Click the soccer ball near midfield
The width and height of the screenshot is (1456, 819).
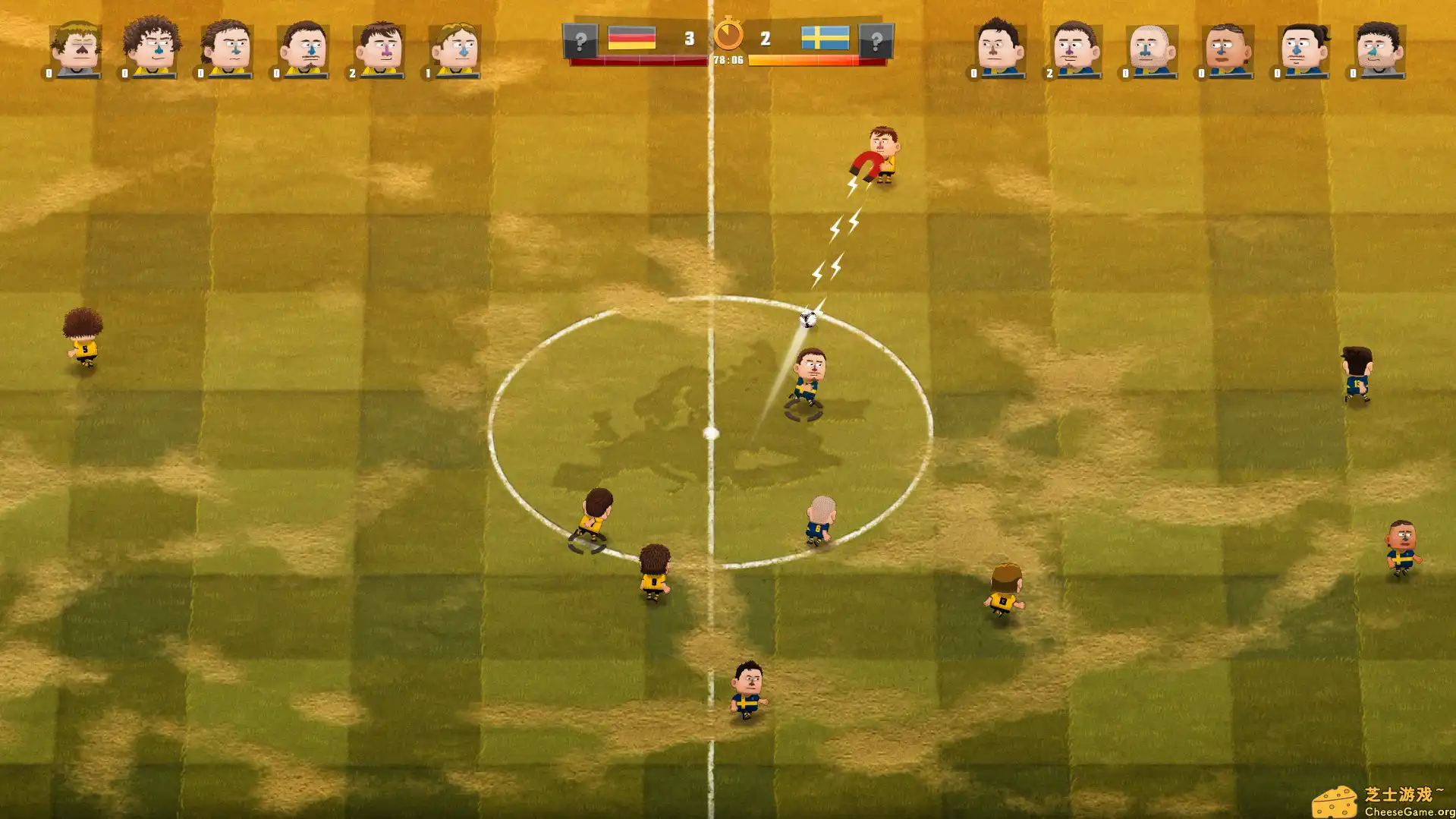(807, 320)
